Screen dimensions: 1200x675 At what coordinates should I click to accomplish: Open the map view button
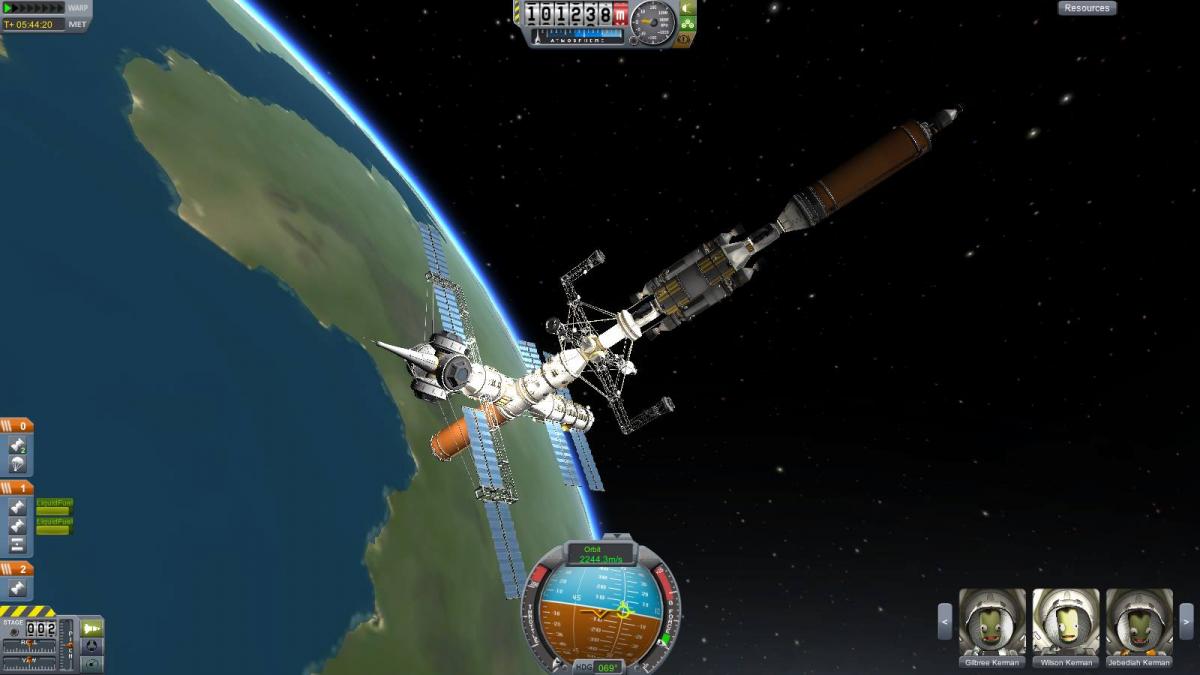click(x=92, y=663)
